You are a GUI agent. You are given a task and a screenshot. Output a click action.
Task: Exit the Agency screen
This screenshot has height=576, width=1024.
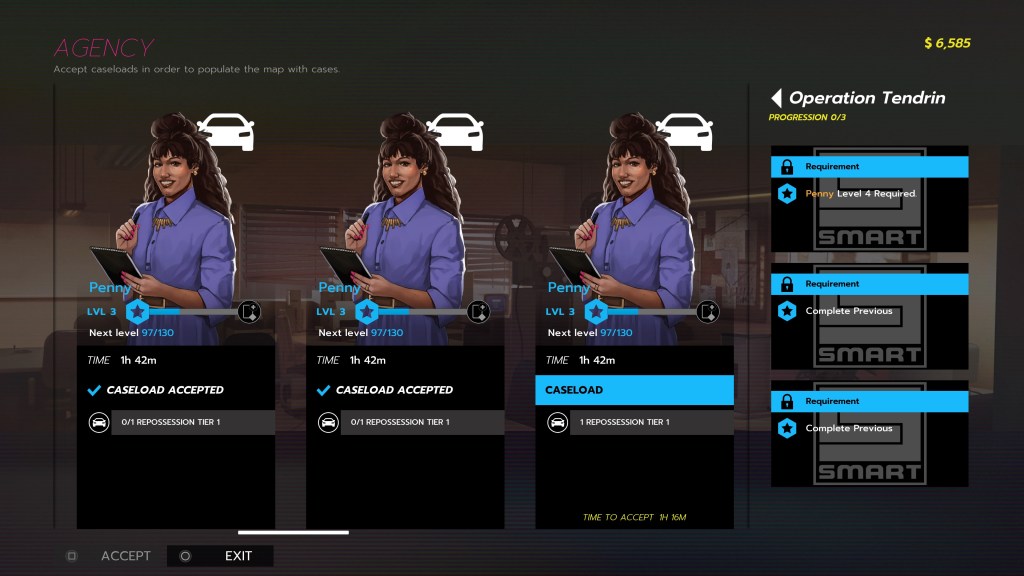(238, 556)
